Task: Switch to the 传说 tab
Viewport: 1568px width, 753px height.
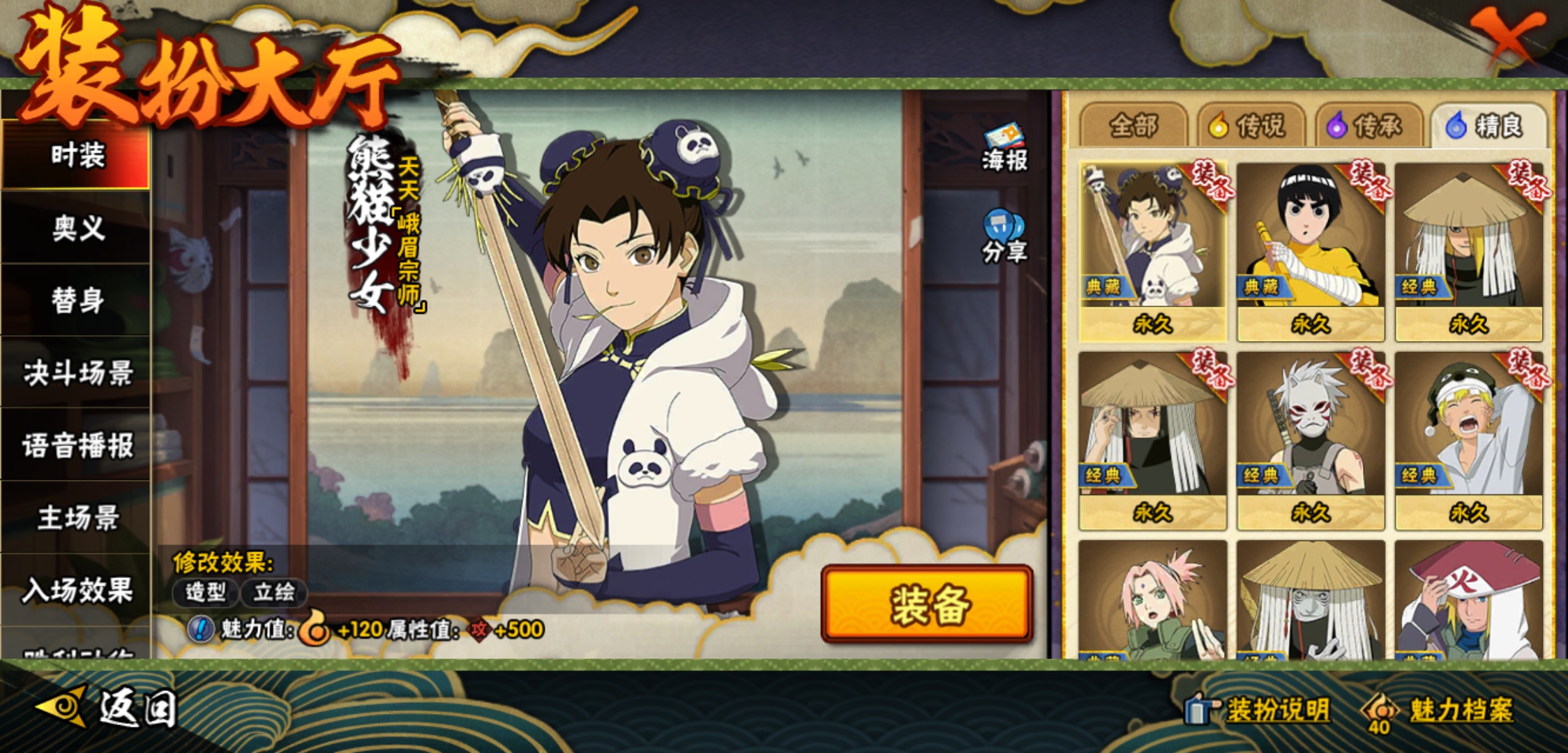Action: [1251, 126]
